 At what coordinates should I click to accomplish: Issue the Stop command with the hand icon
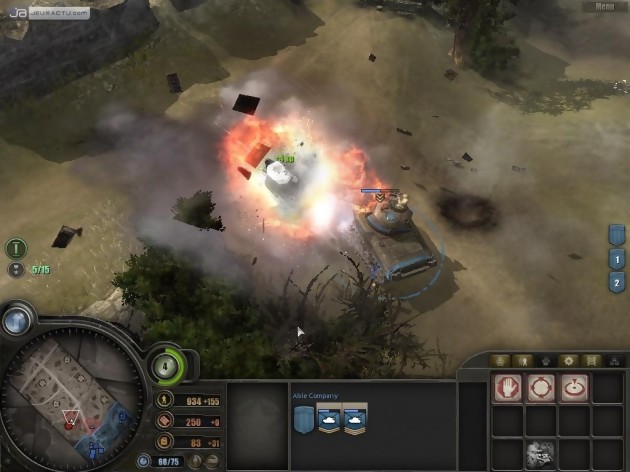click(x=508, y=387)
